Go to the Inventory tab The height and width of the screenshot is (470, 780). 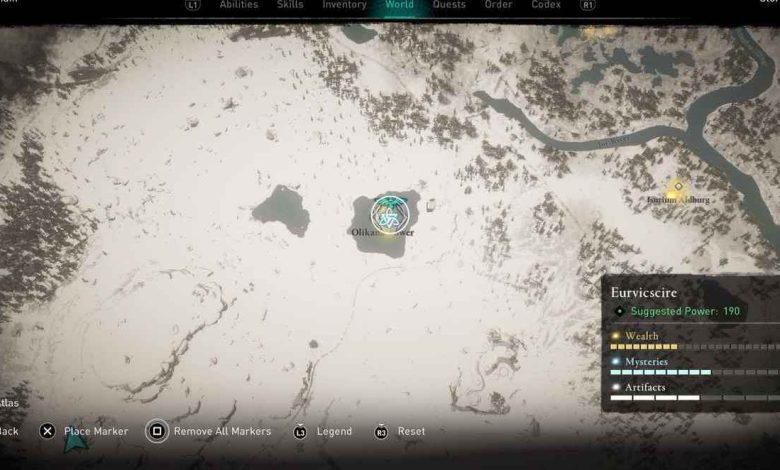(x=344, y=5)
